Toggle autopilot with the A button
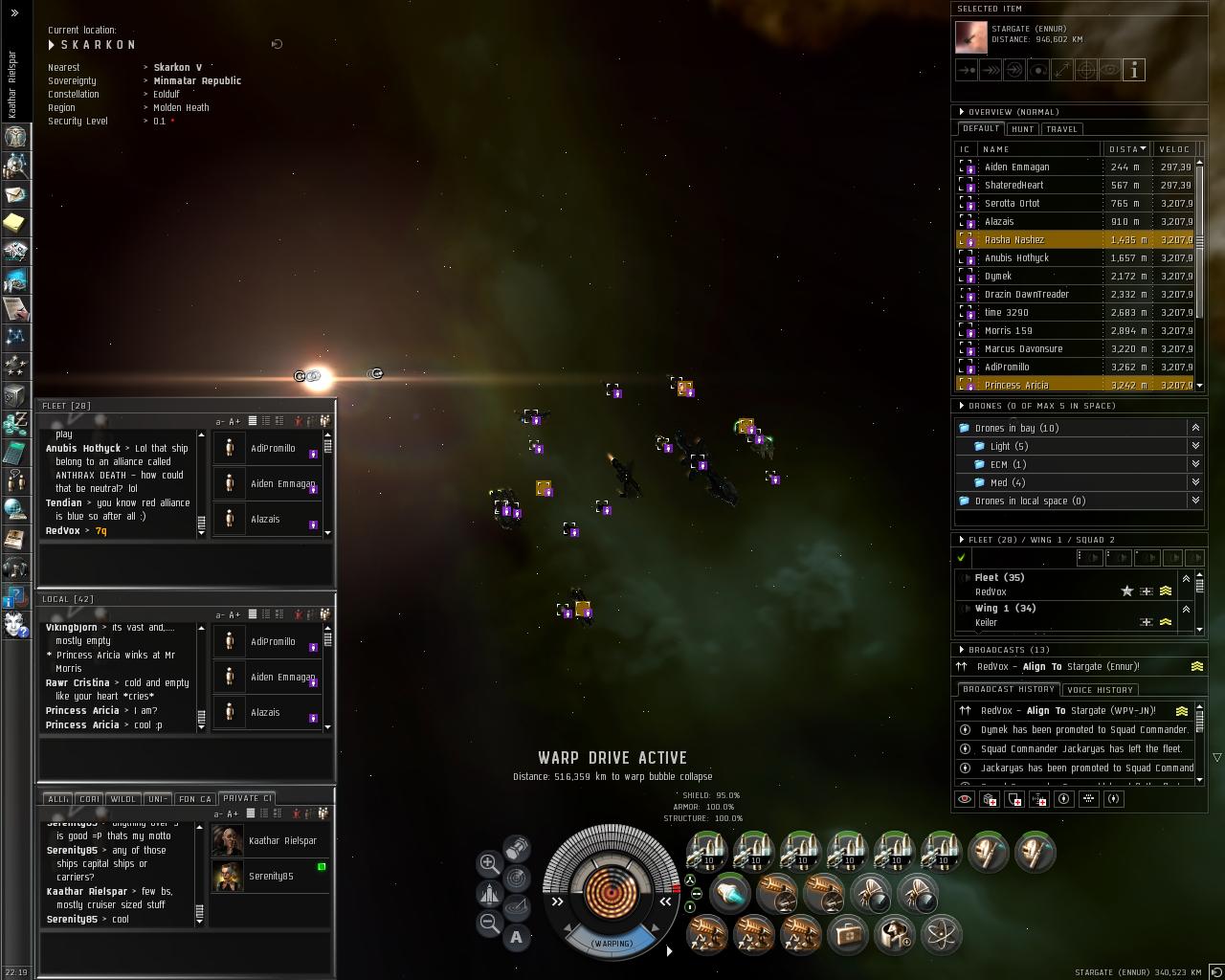The width and height of the screenshot is (1225, 980). (x=517, y=937)
